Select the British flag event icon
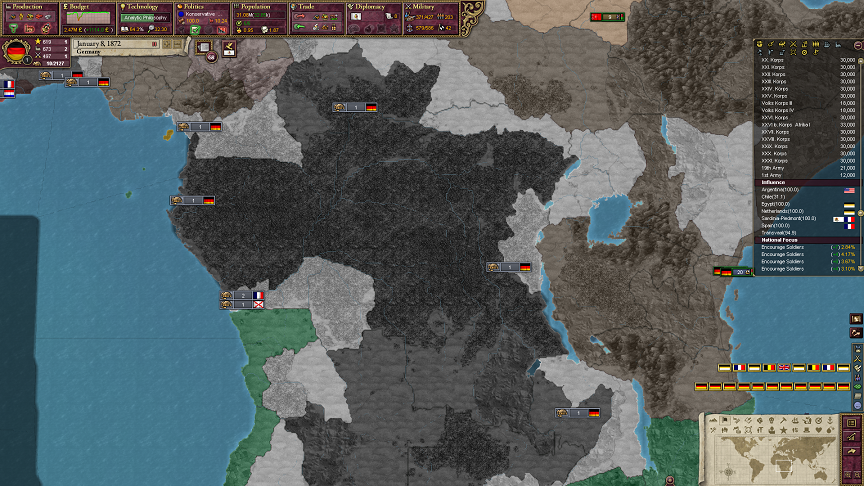864x486 pixels. click(x=784, y=368)
